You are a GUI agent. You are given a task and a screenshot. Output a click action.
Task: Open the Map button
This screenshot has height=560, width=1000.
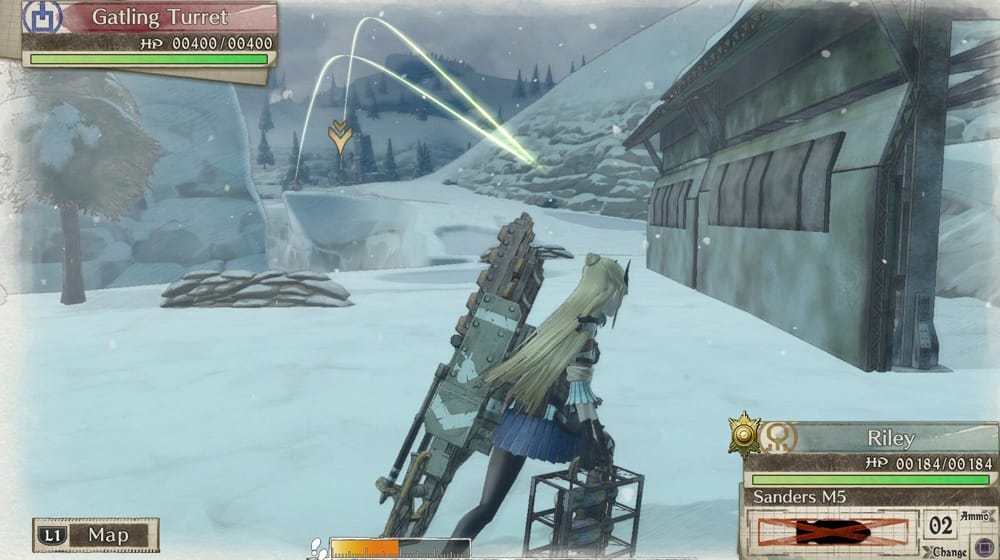click(97, 535)
